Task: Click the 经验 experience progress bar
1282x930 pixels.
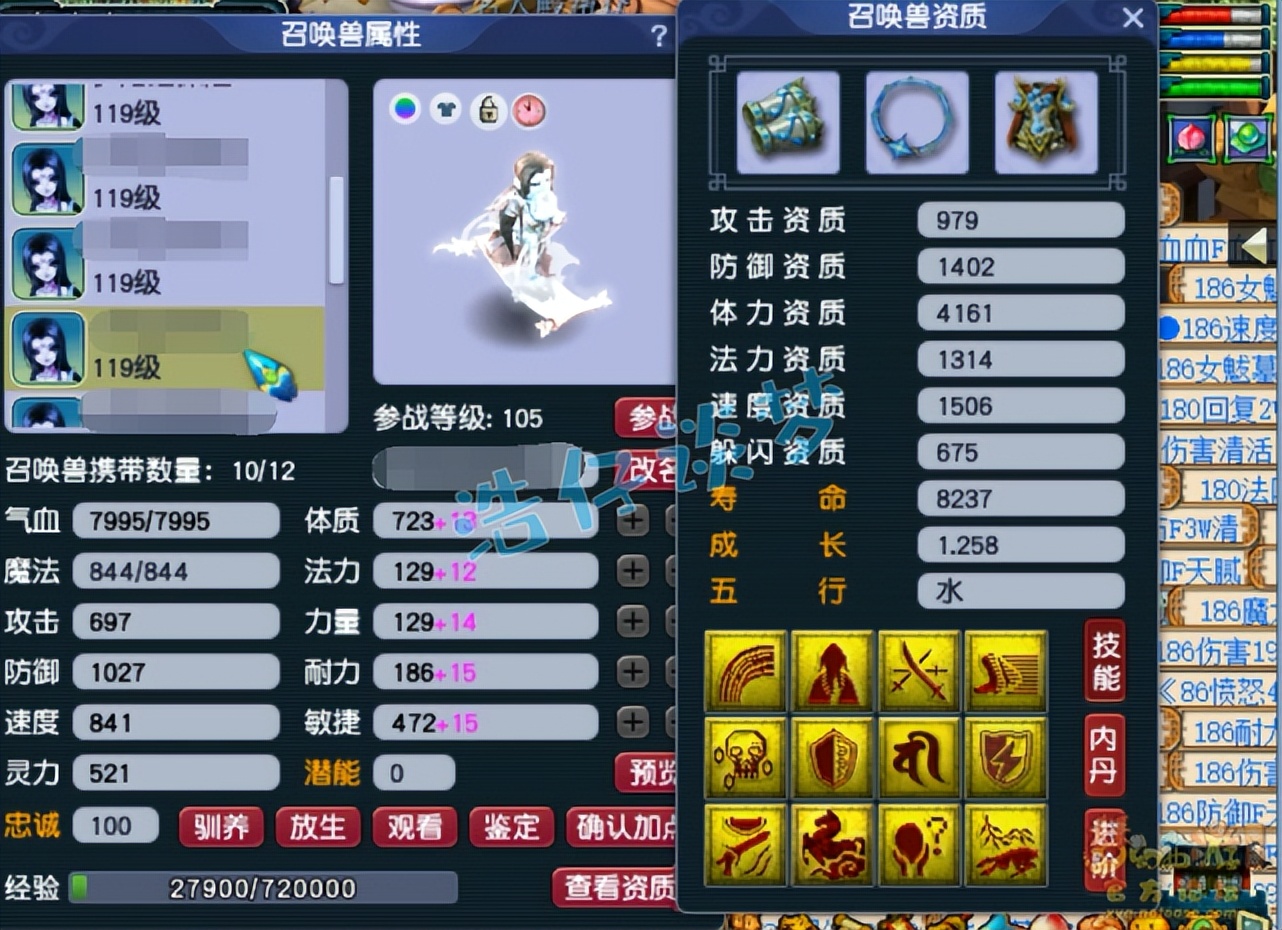Action: pyautogui.click(x=265, y=885)
